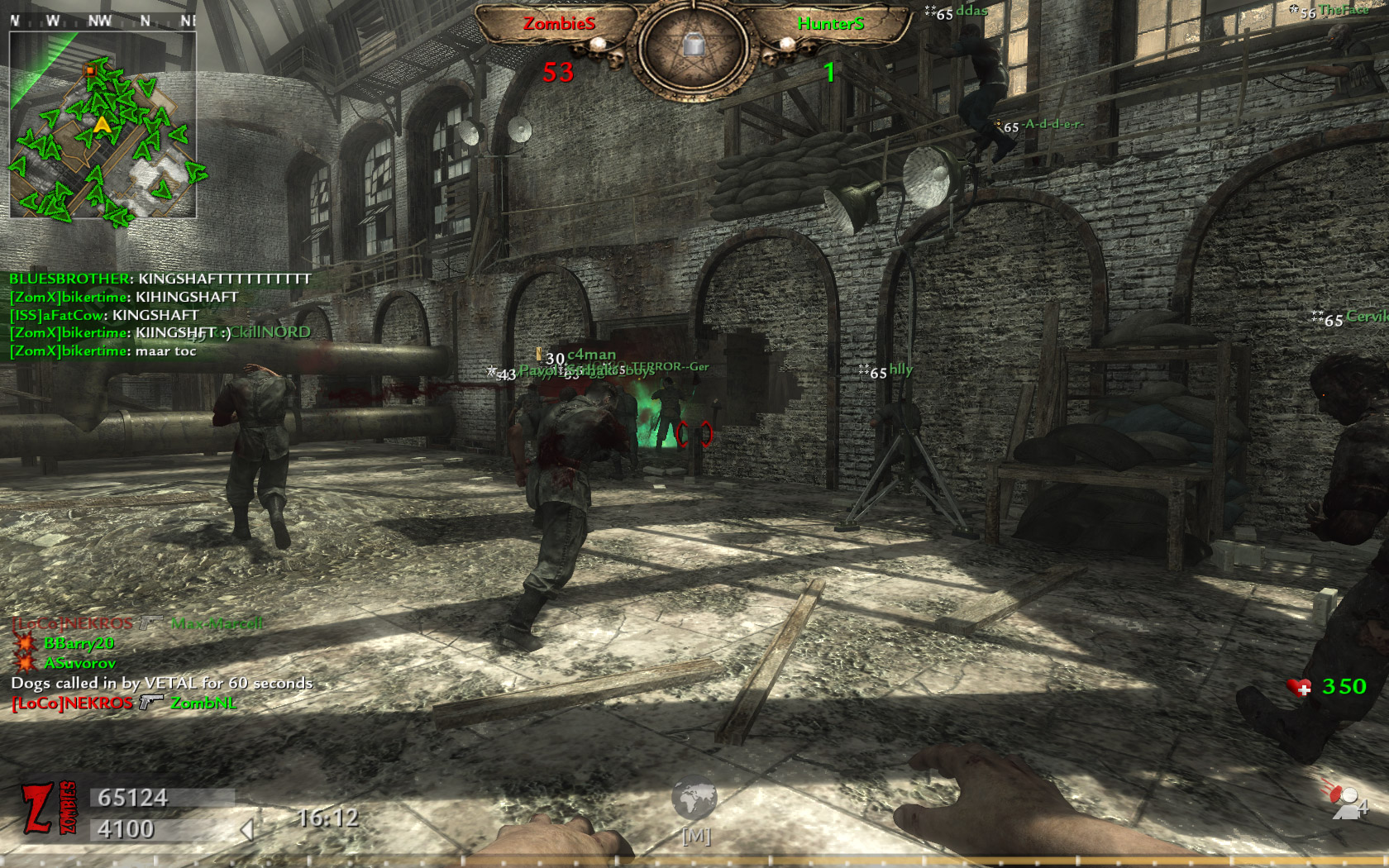Click the player icon beside number 4
The image size is (1389, 868).
pyautogui.click(x=1344, y=802)
